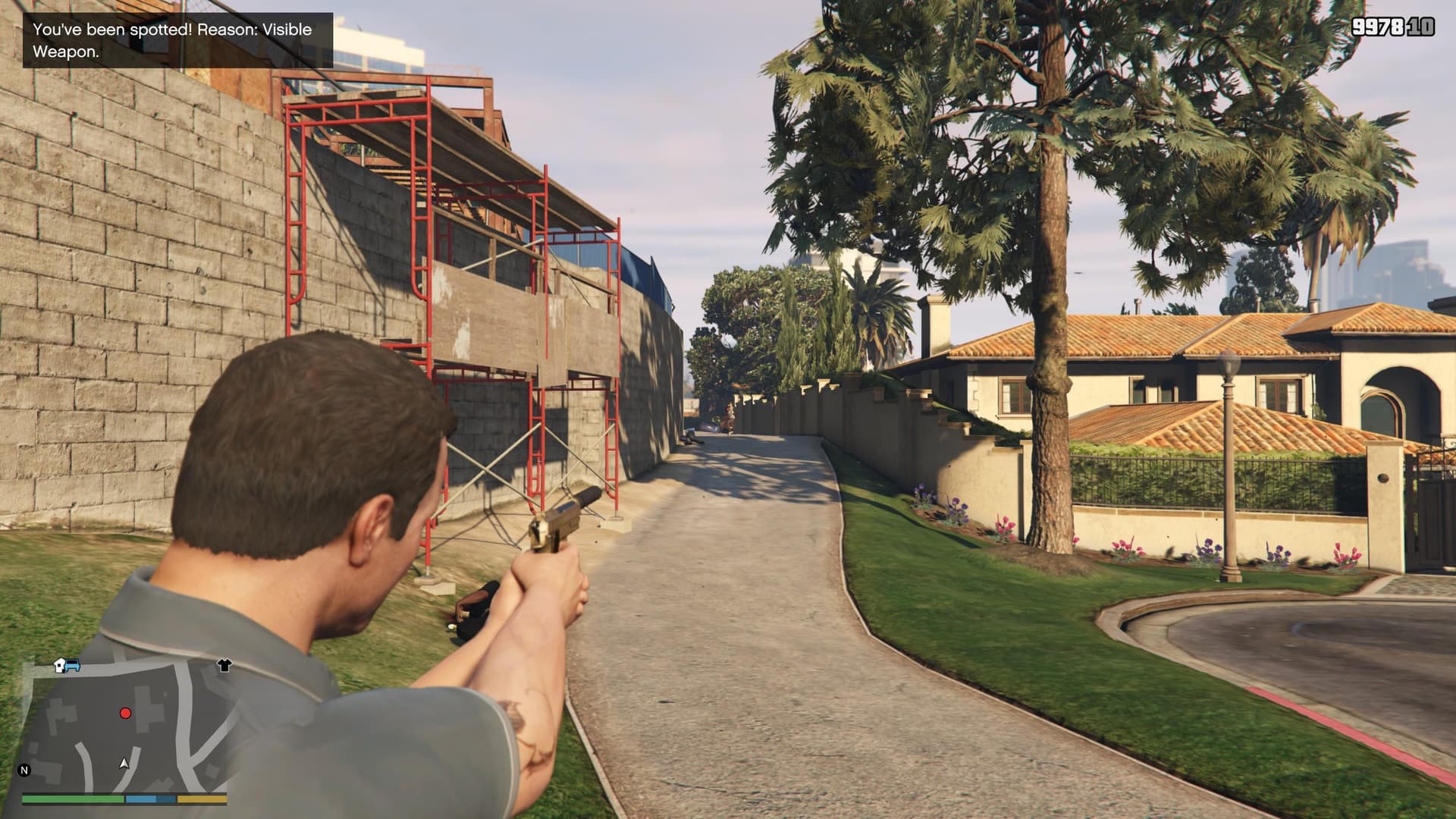
Task: Click the white player arrow on the minimap
Action: (124, 764)
